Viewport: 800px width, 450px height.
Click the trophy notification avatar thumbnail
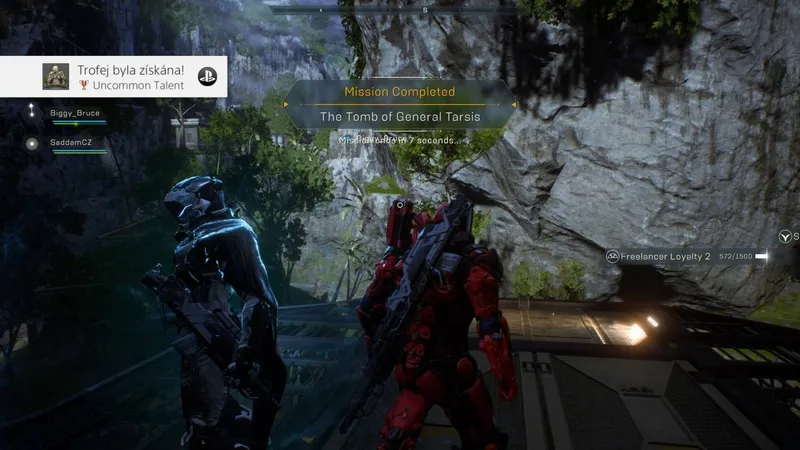(x=55, y=75)
